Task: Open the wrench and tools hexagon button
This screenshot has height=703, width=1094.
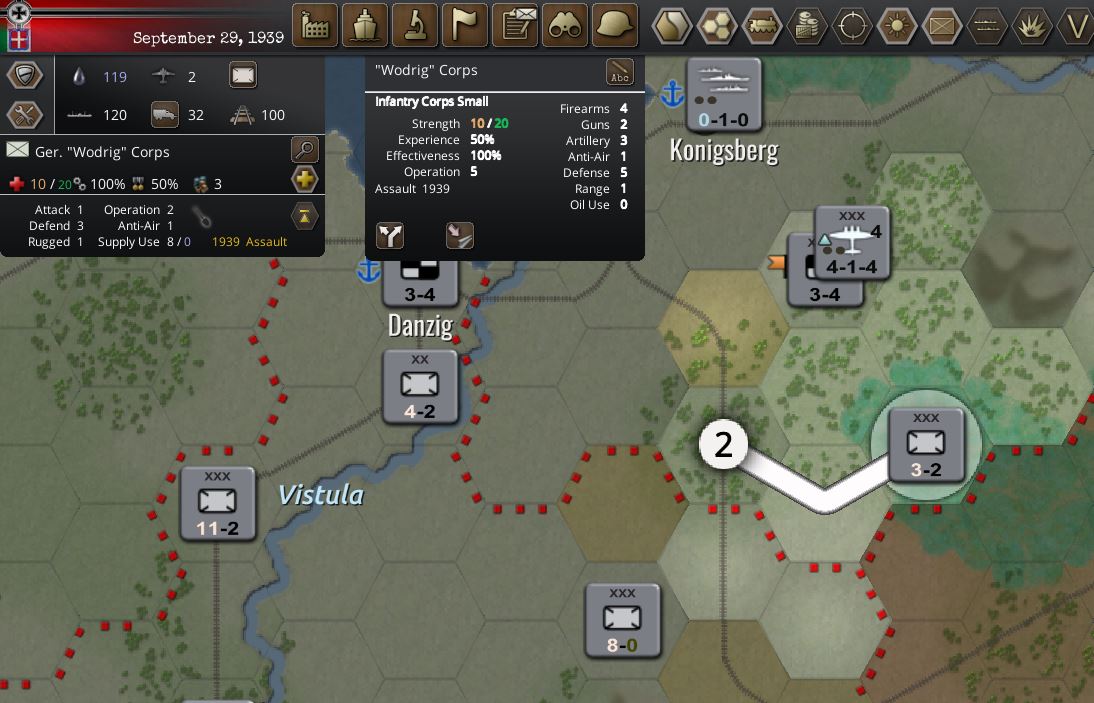Action: point(25,115)
